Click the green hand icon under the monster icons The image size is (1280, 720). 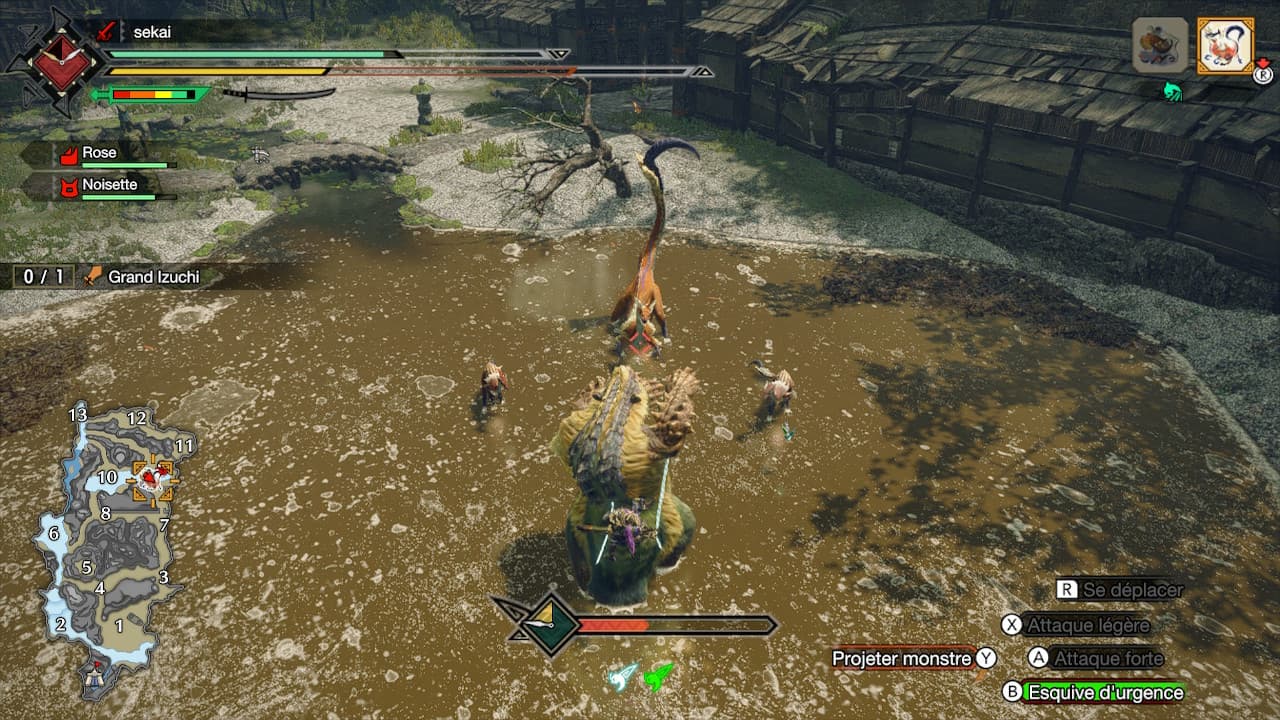(1172, 92)
